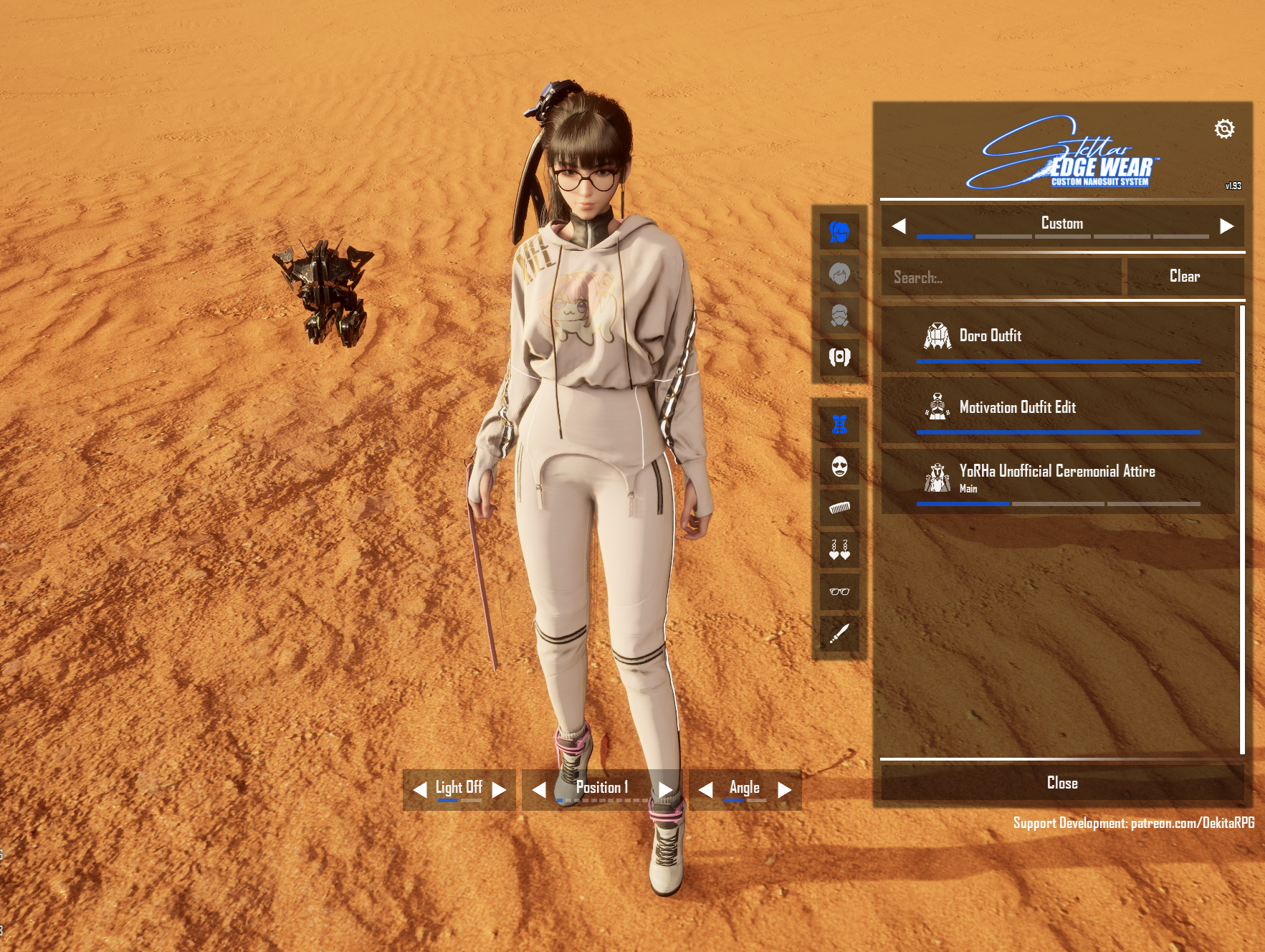The image size is (1265, 952).
Task: Open the sword weapon category
Action: click(x=839, y=633)
